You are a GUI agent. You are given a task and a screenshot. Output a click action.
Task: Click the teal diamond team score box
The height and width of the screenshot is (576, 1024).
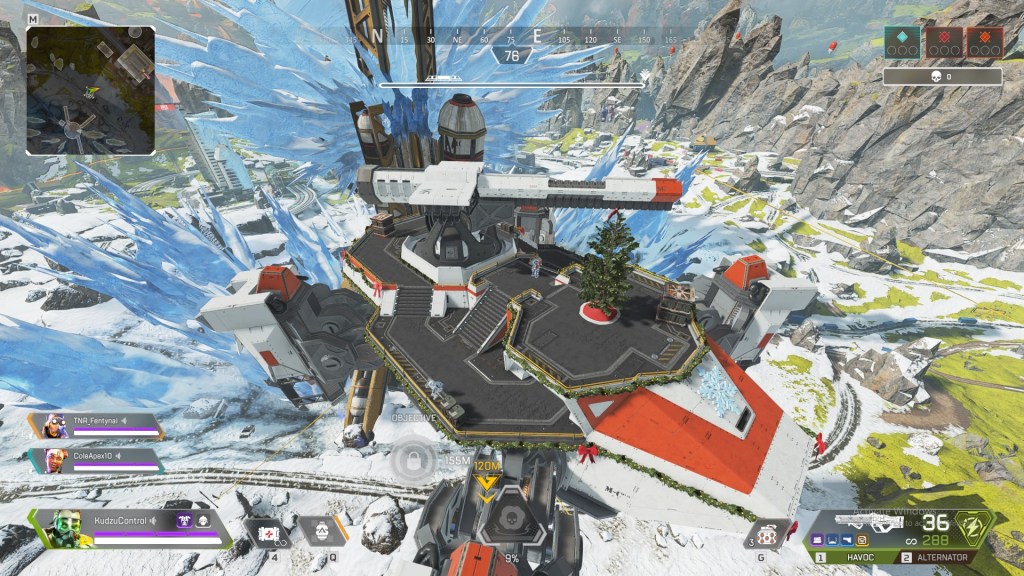[902, 43]
